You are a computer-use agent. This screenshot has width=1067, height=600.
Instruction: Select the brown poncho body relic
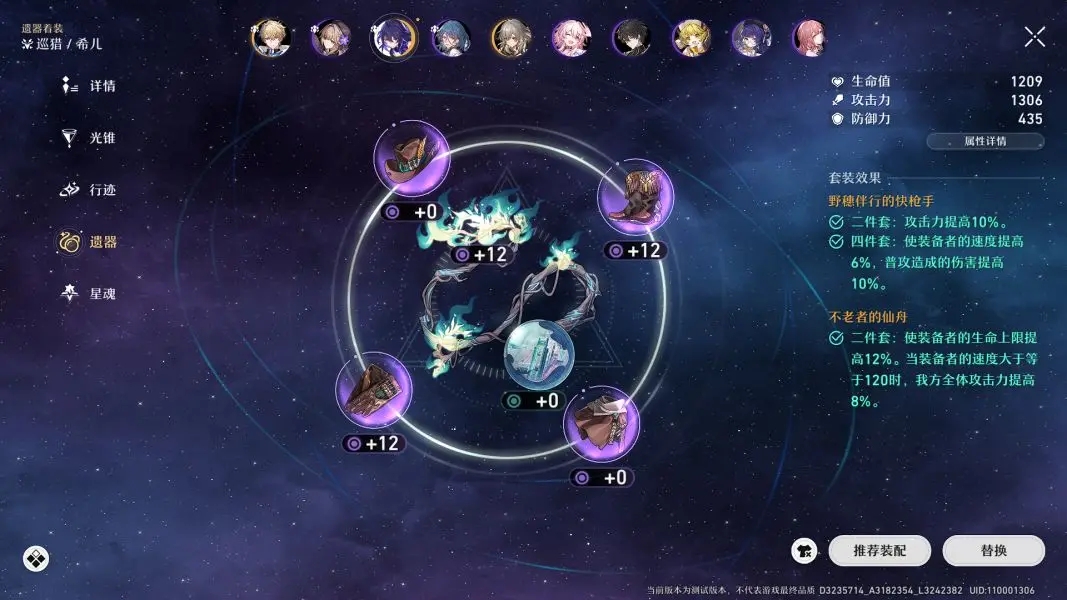point(602,423)
